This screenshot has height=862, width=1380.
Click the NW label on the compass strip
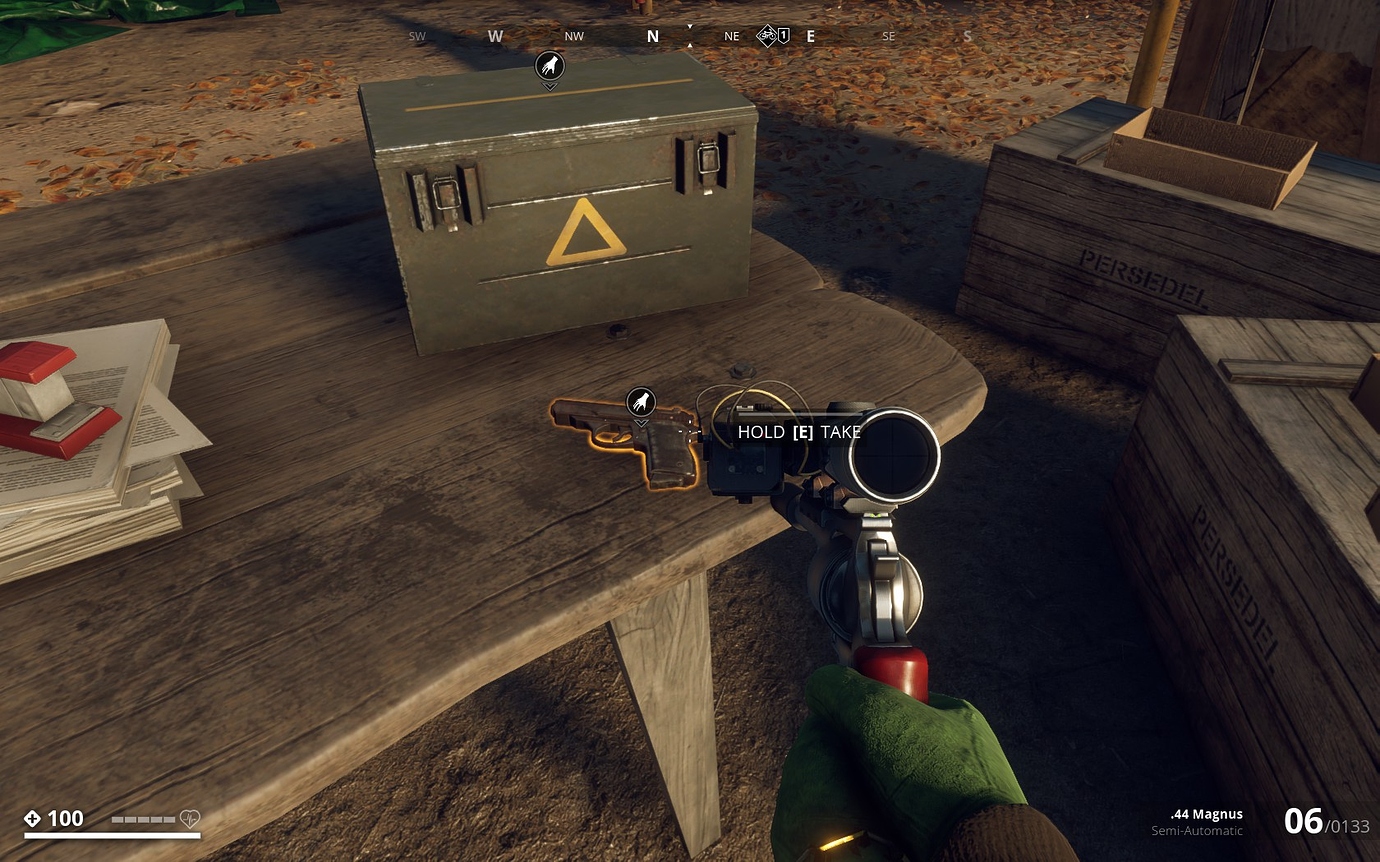[574, 36]
